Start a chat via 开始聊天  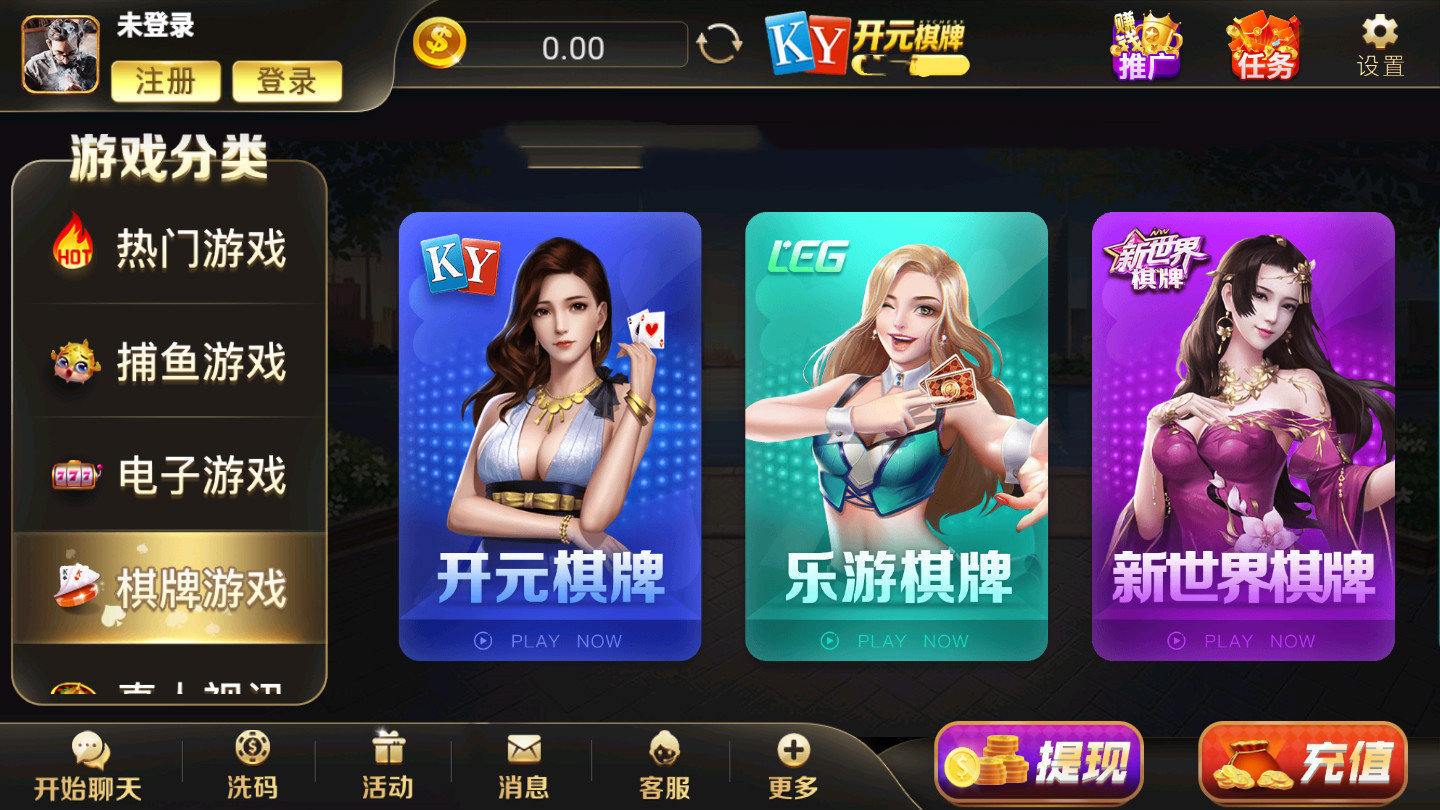coord(88,765)
